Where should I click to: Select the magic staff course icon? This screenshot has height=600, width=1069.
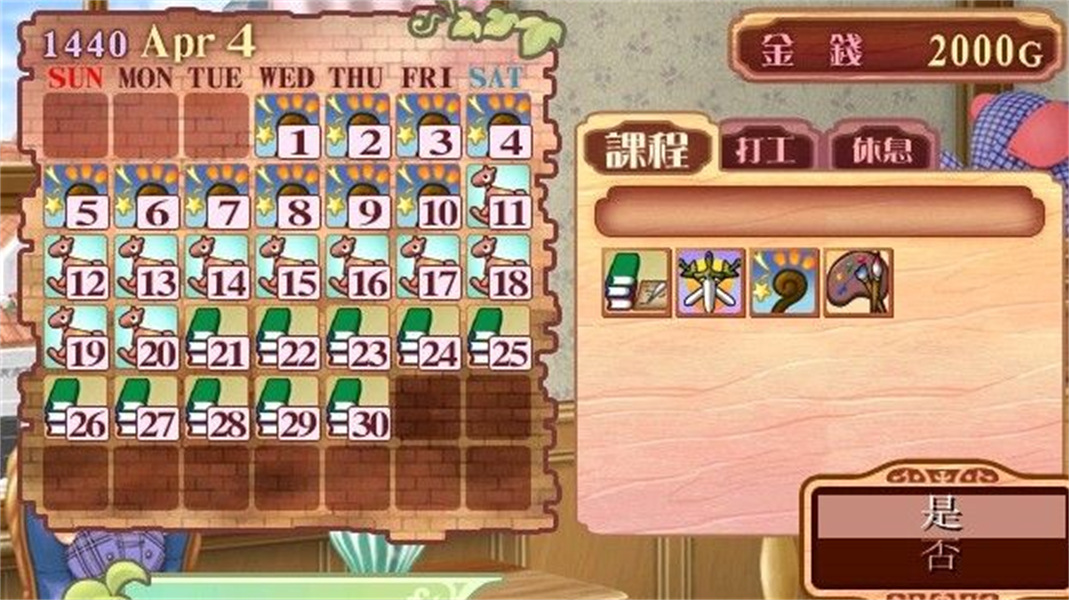pyautogui.click(x=784, y=283)
